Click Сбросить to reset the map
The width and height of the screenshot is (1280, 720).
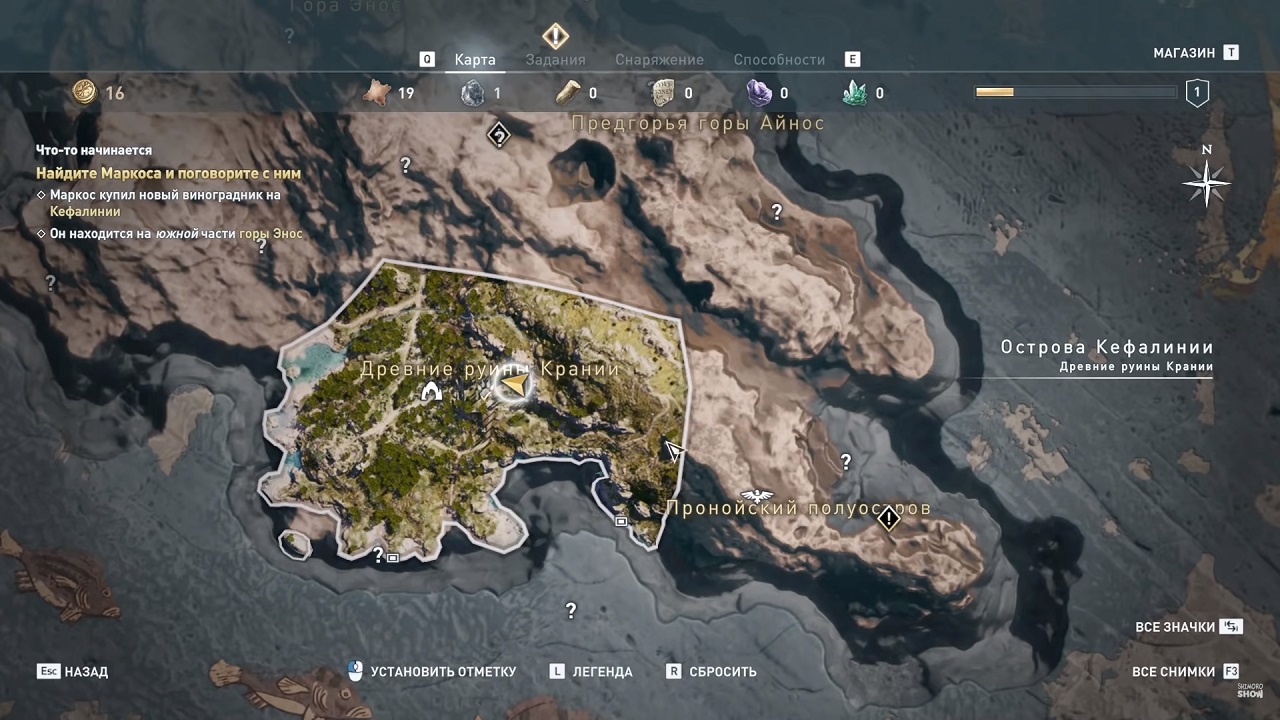(x=722, y=672)
